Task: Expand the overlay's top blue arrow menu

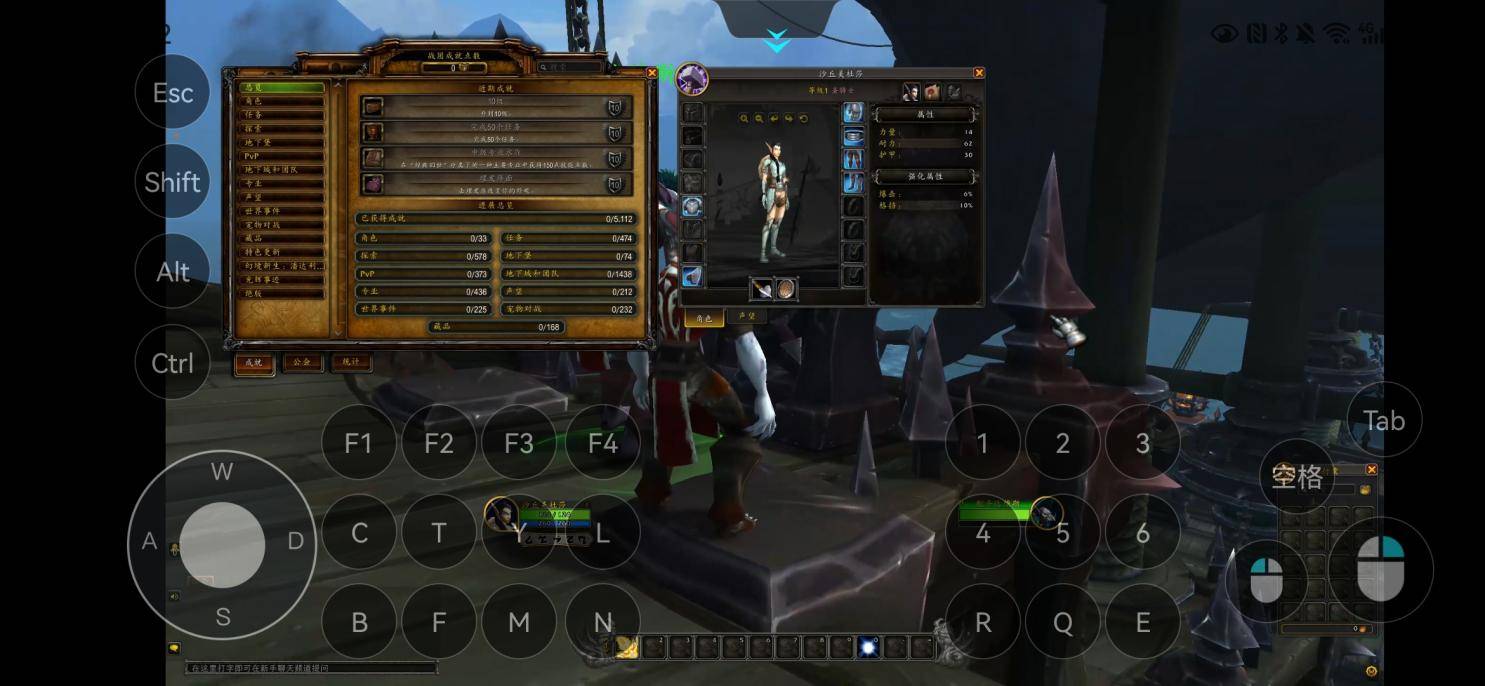Action: point(777,41)
